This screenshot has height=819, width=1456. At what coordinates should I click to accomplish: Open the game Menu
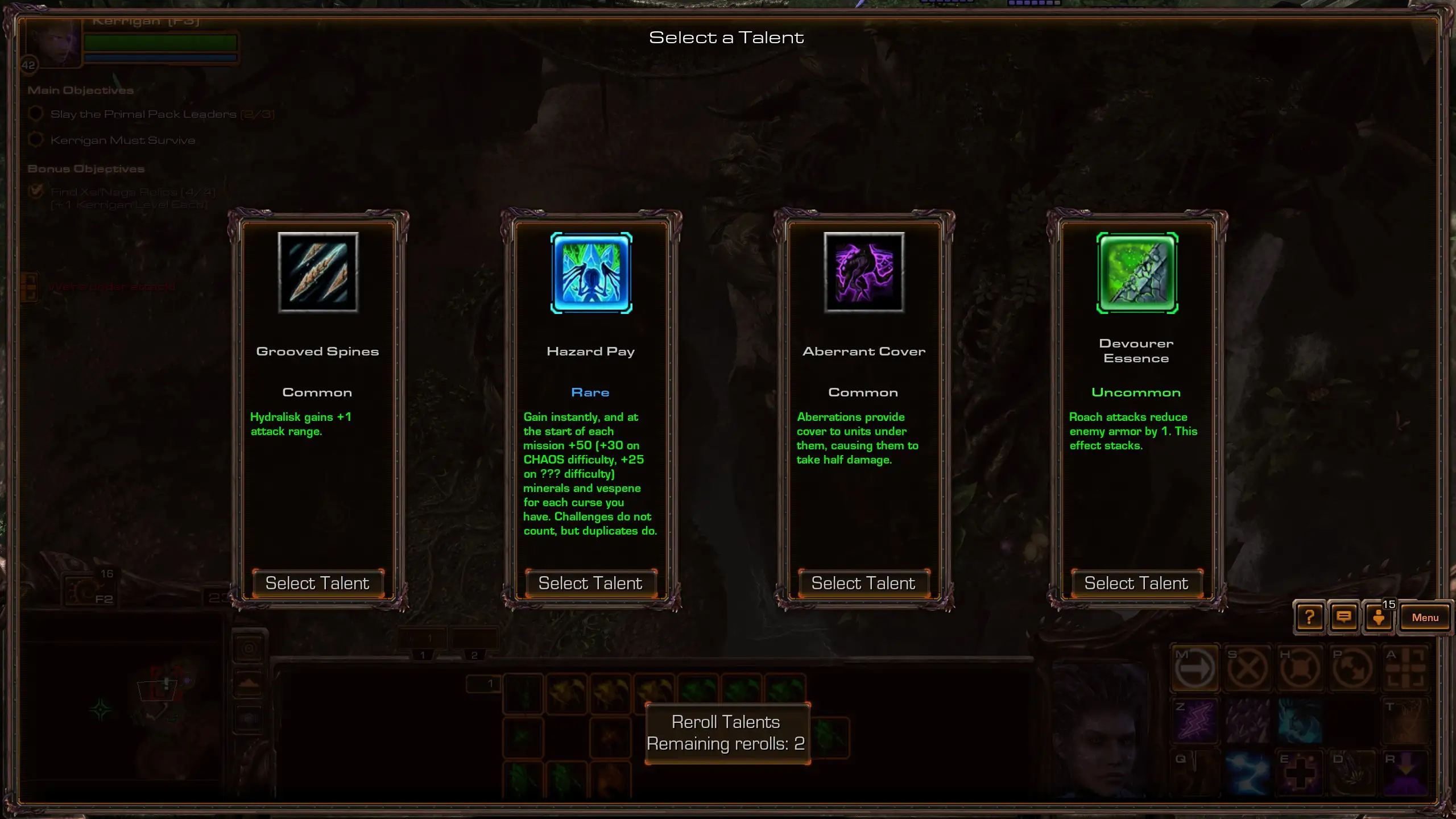point(1425,618)
